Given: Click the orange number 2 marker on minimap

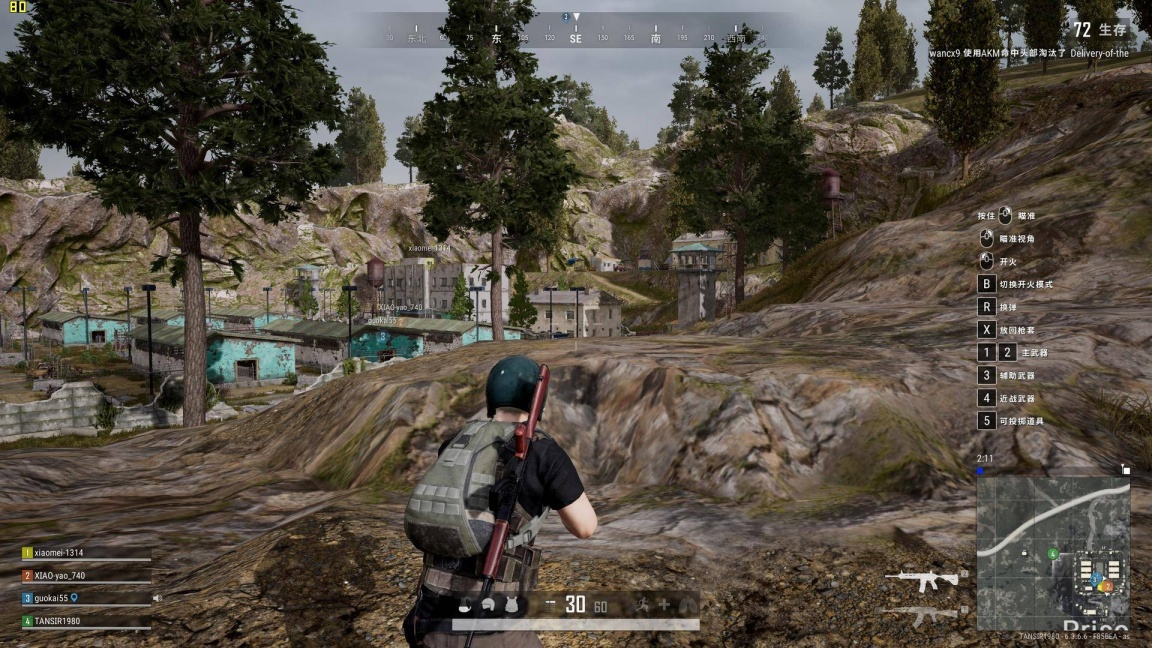Looking at the screenshot, I should click(x=1107, y=586).
